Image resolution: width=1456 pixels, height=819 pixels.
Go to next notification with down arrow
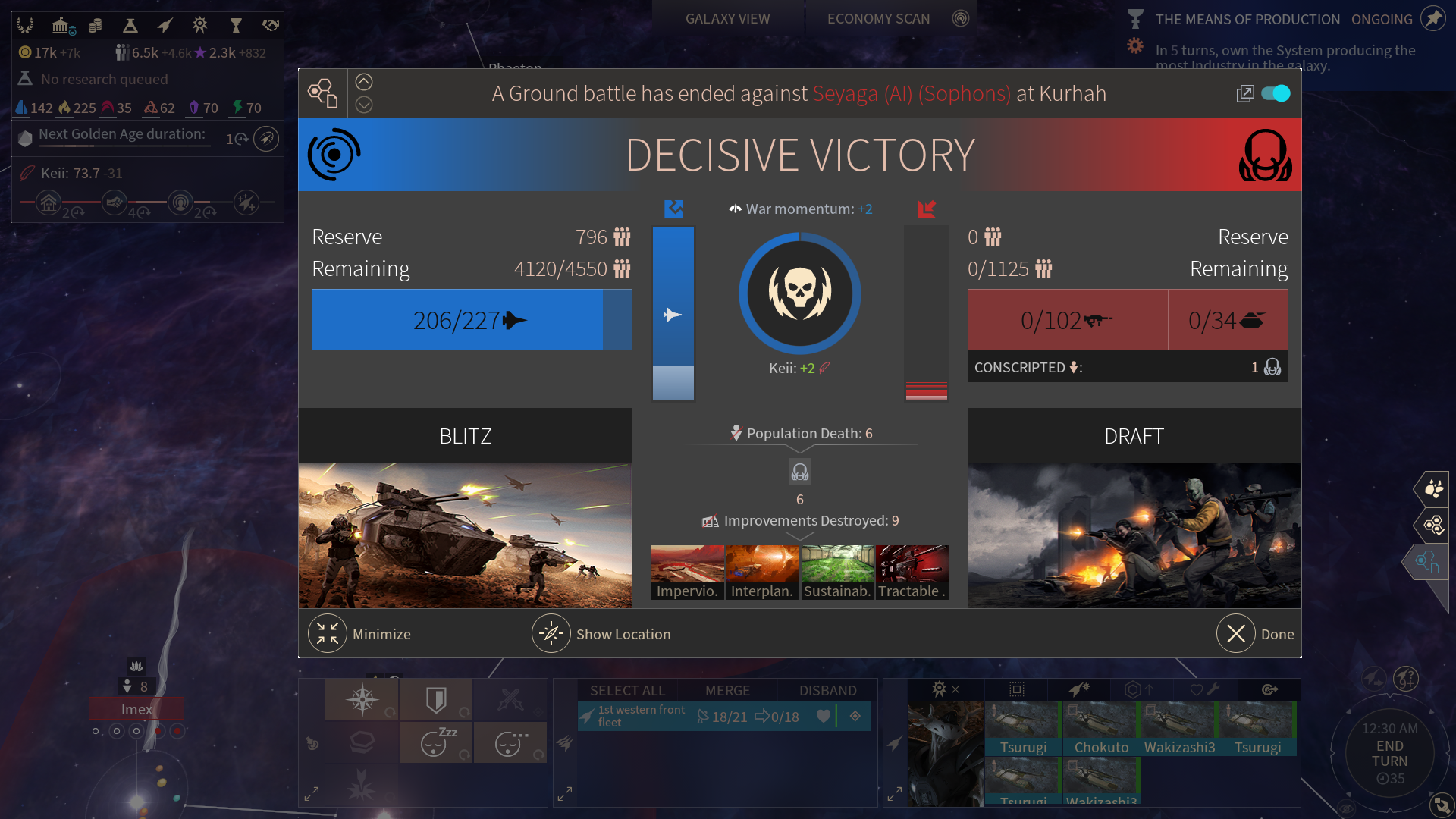[364, 105]
